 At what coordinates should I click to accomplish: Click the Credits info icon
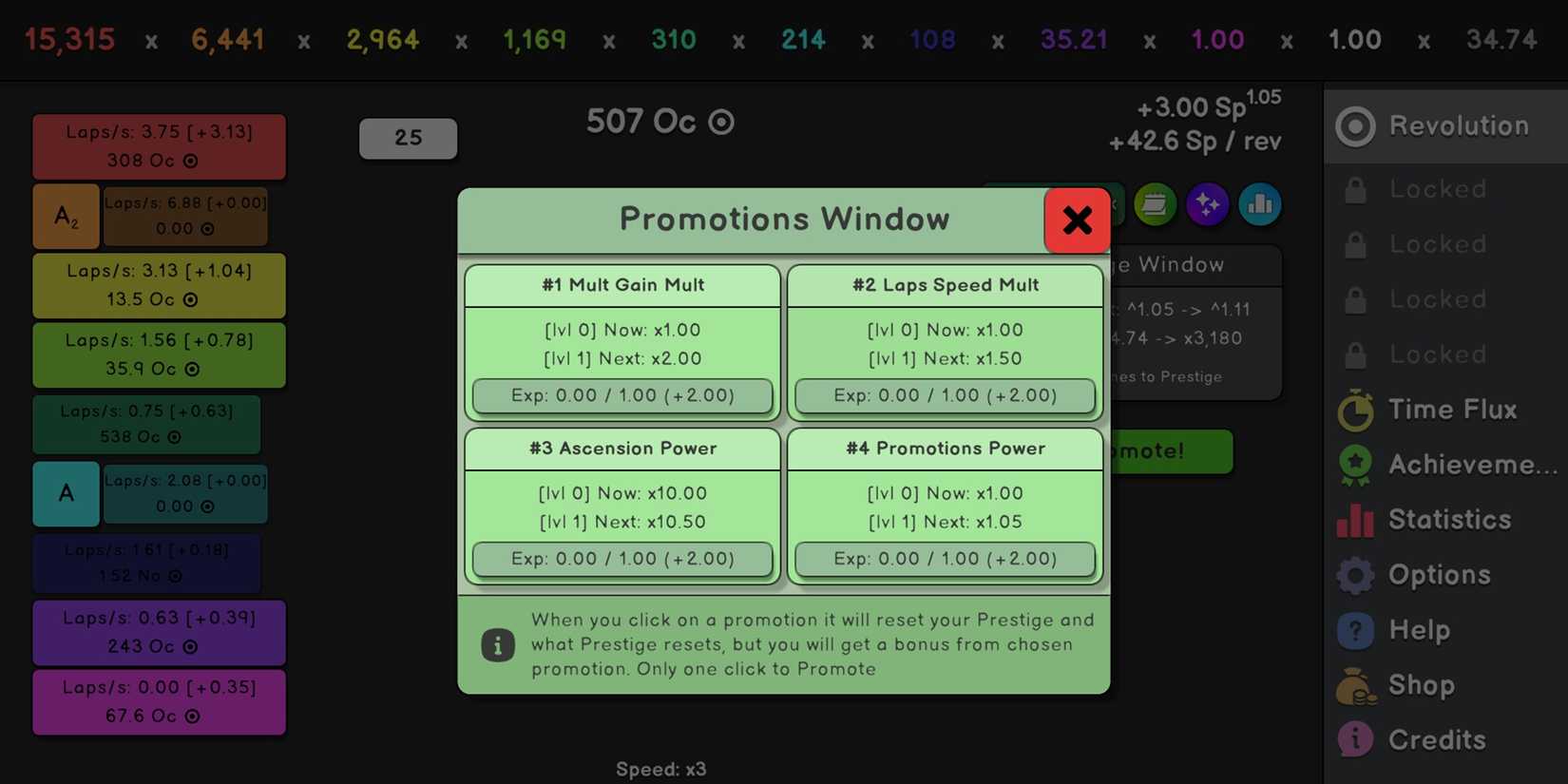[x=1354, y=738]
